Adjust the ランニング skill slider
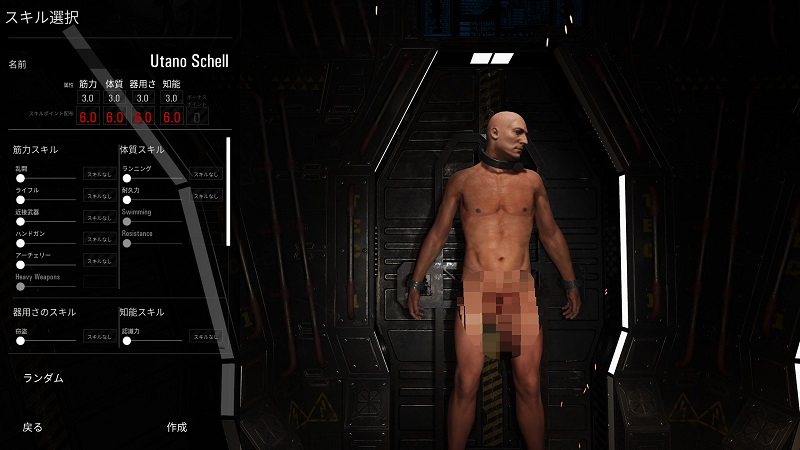 click(x=127, y=178)
